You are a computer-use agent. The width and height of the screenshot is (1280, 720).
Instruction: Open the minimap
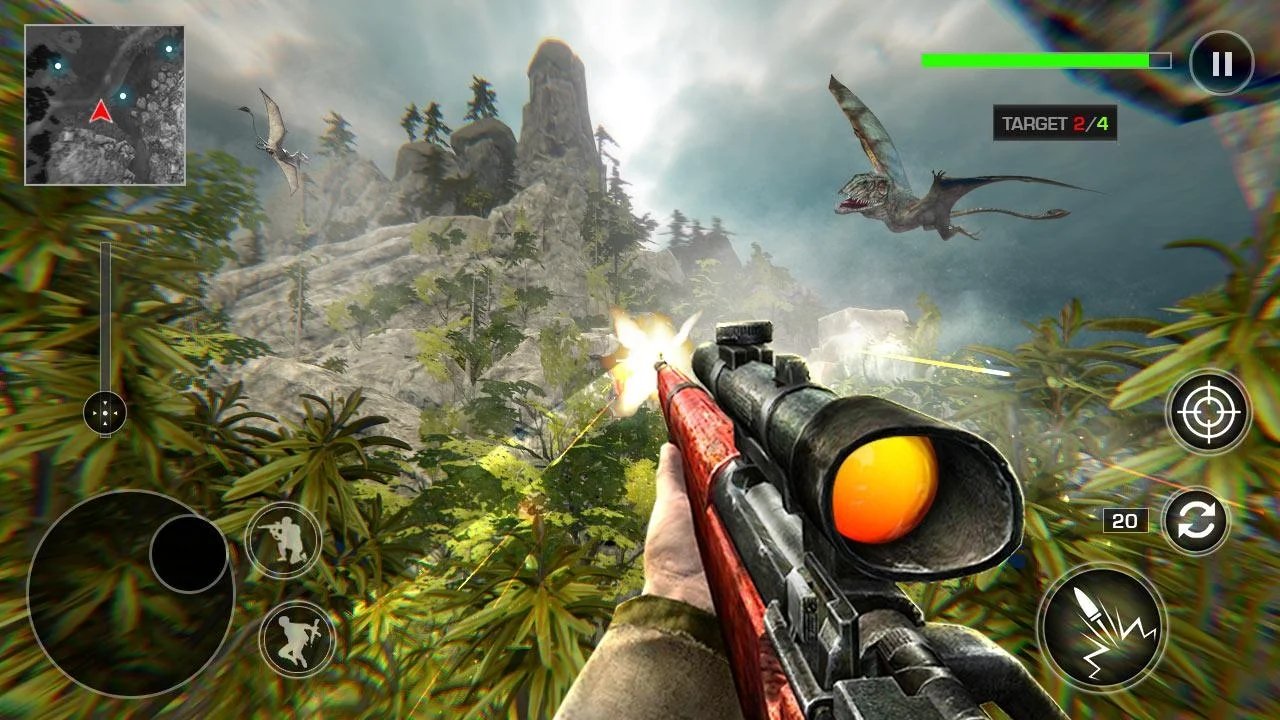pos(105,105)
